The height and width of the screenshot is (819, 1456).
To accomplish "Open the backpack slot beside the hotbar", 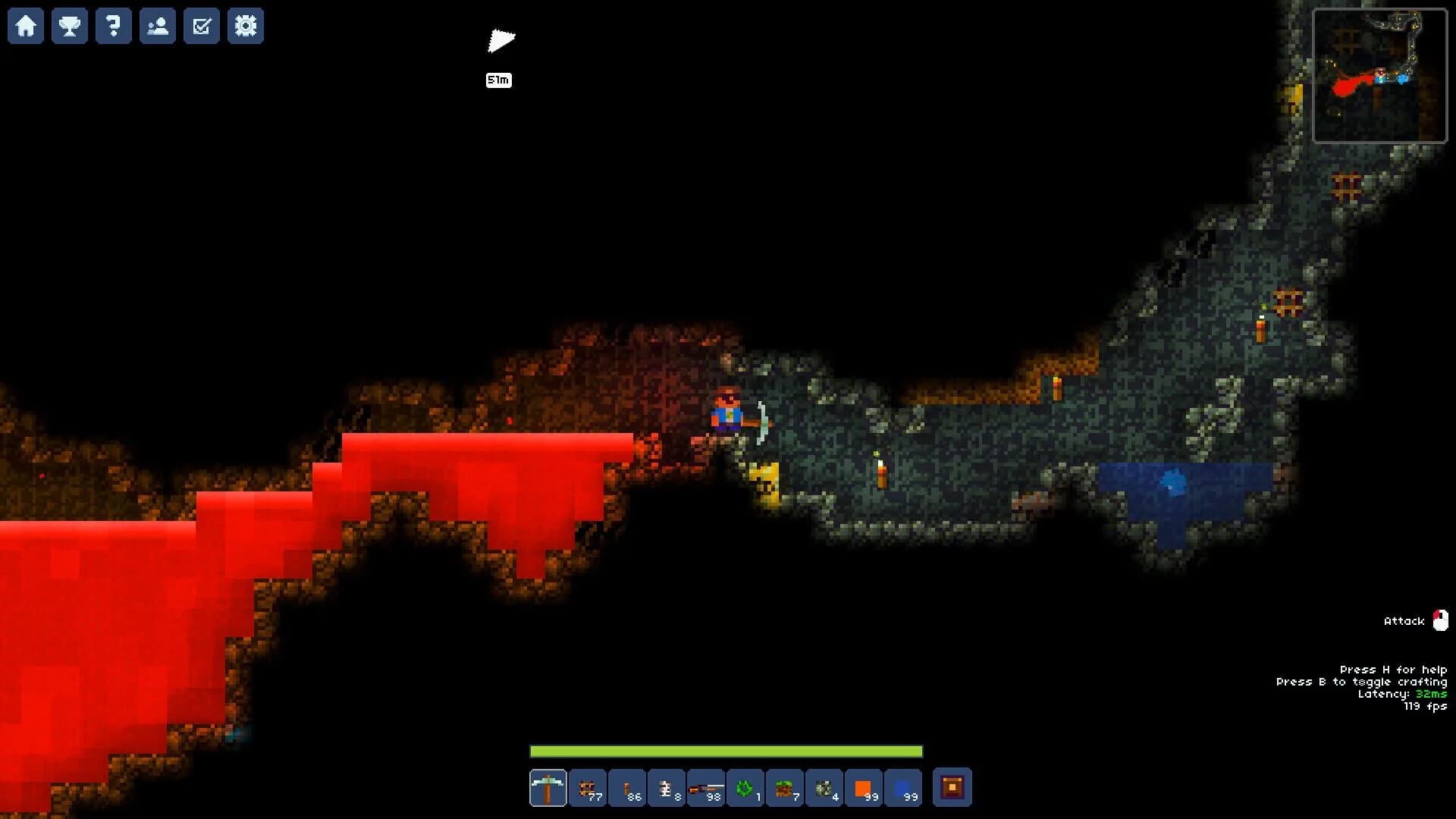I will tap(954, 789).
